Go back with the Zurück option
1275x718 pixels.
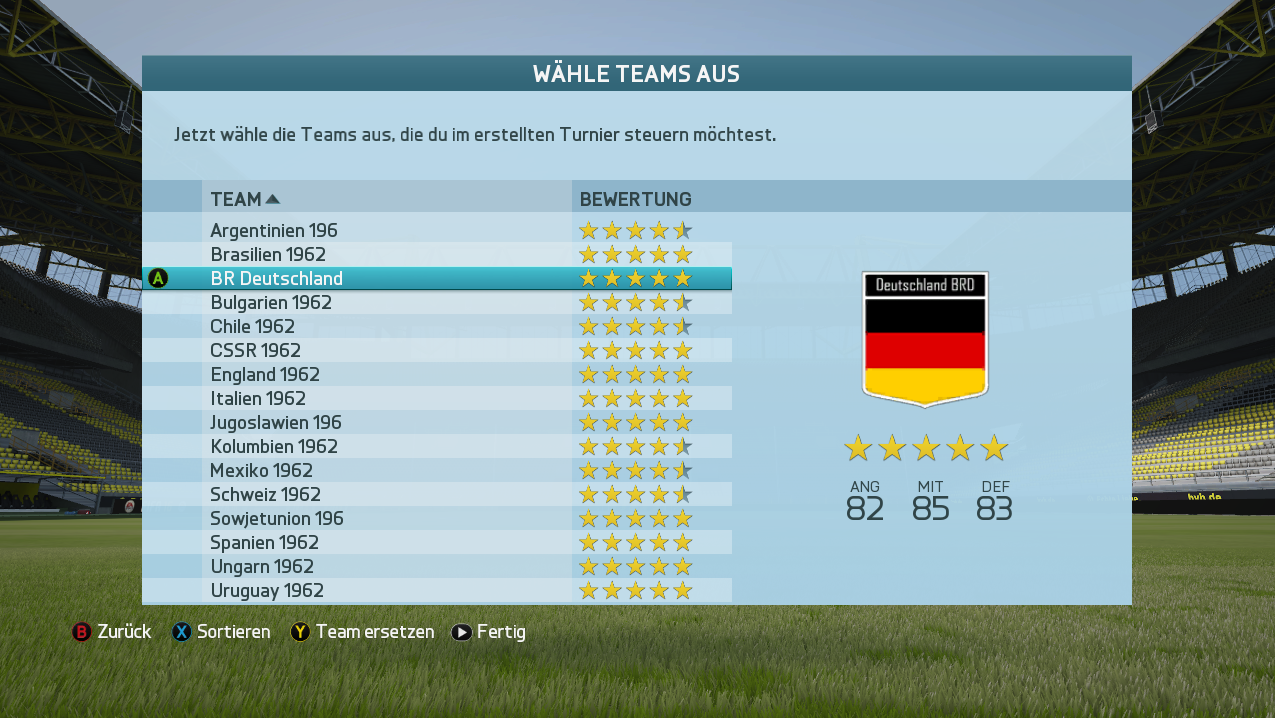tap(112, 632)
